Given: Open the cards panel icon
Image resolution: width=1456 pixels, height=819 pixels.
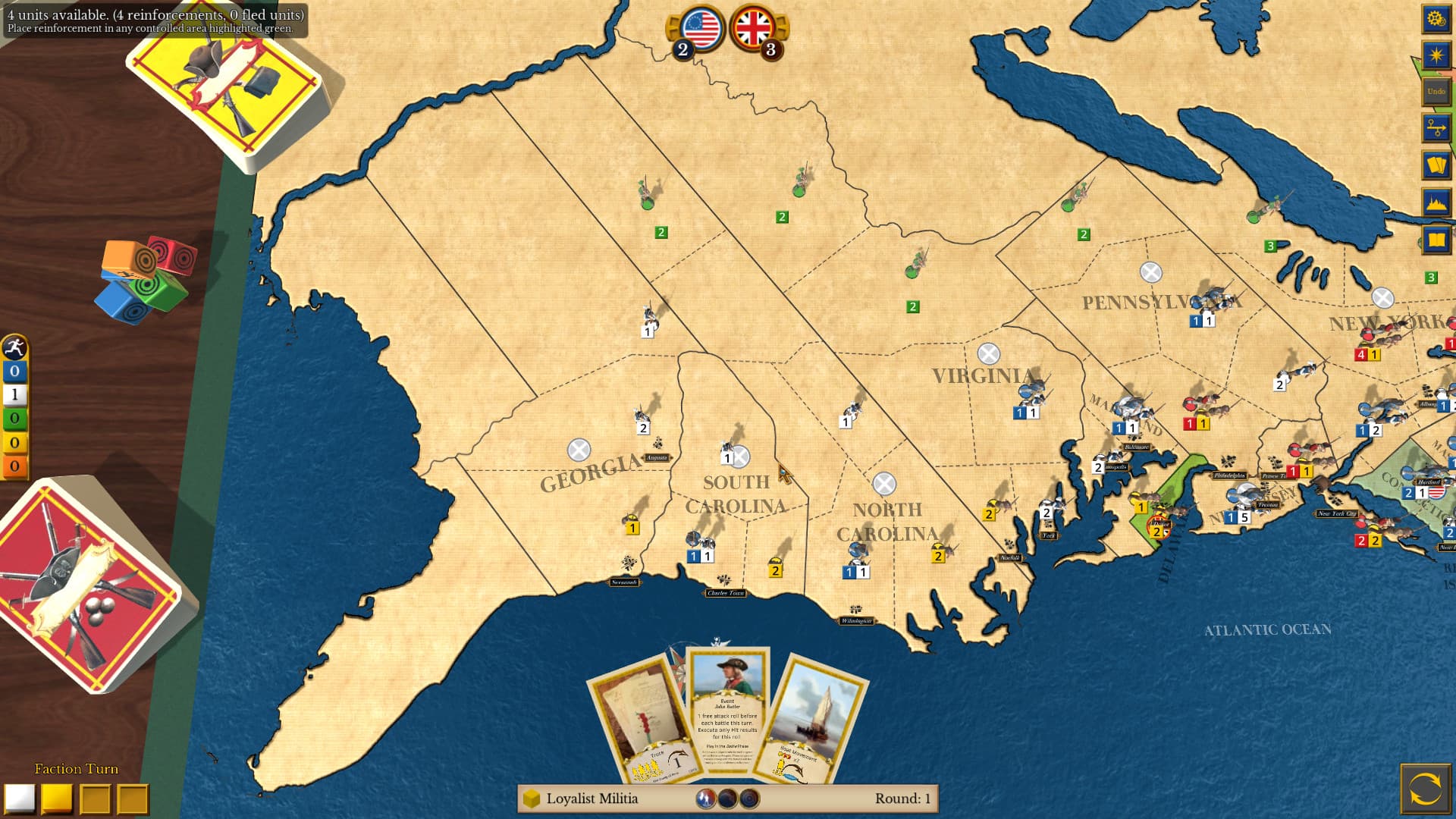Looking at the screenshot, I should 1436,164.
